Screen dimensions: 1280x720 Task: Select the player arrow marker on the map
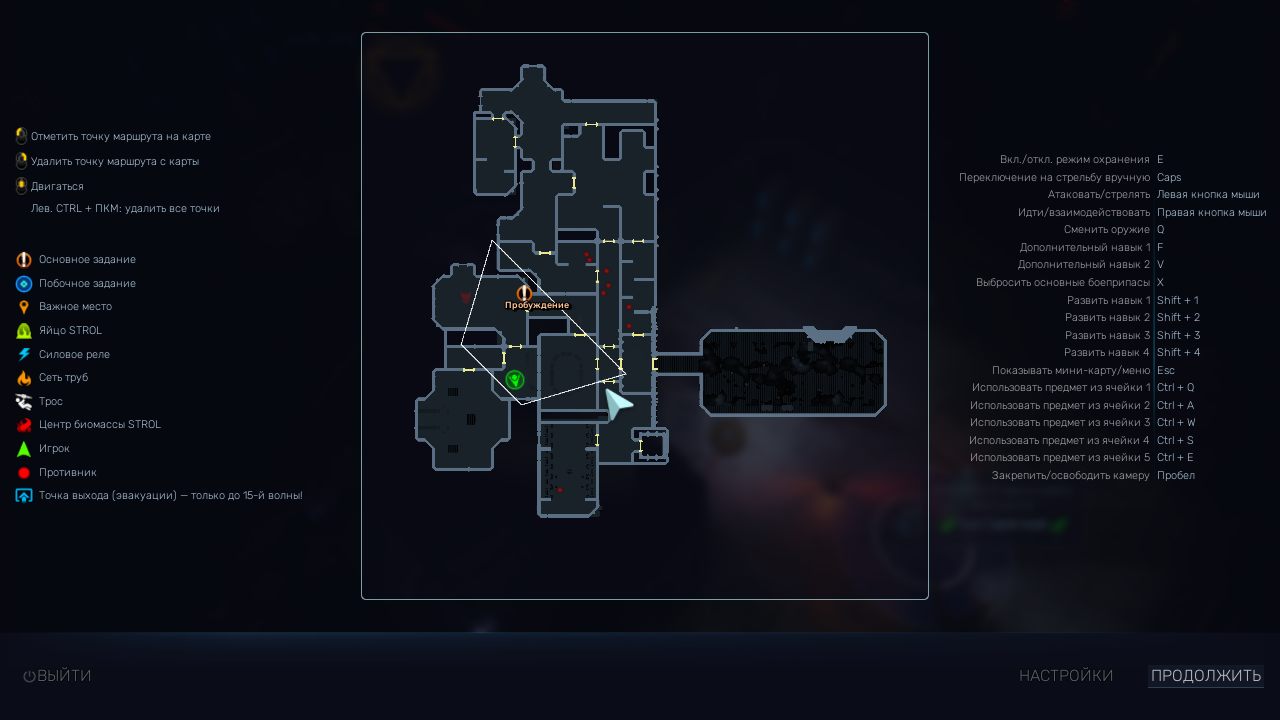[x=617, y=403]
